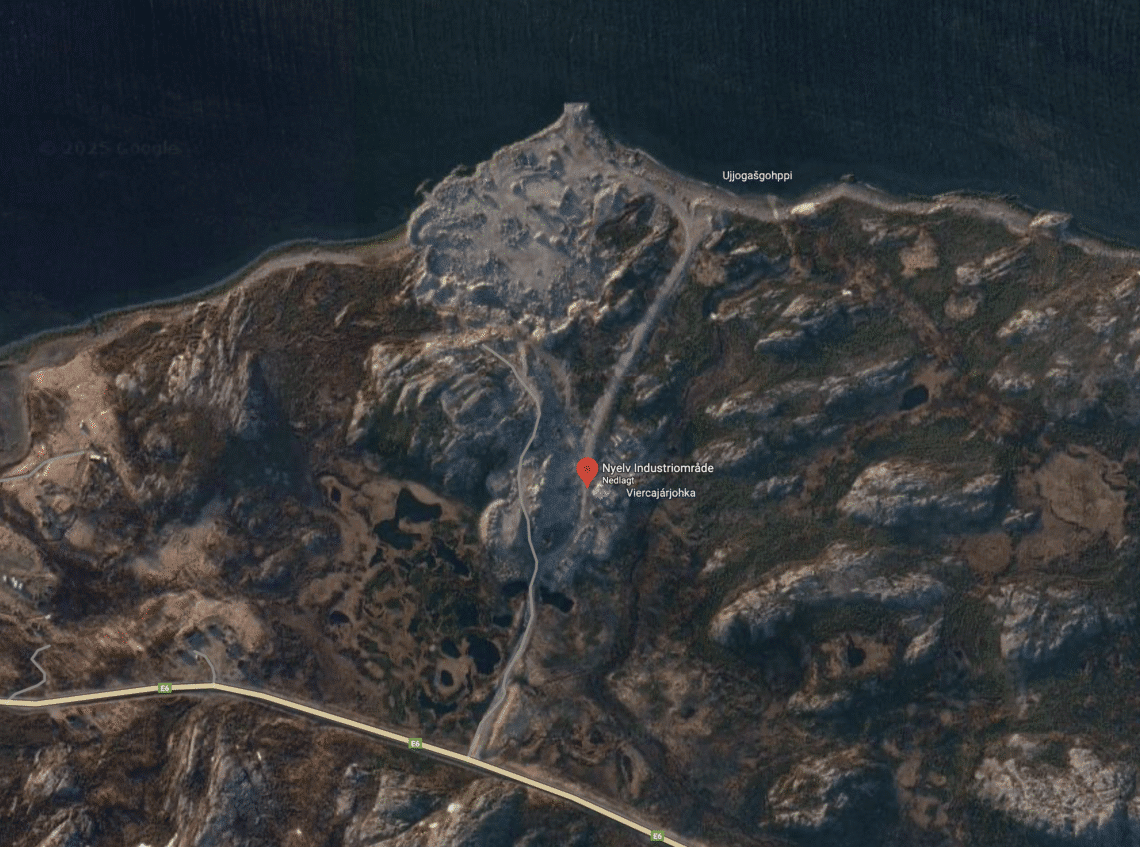Viewport: 1140px width, 847px height.
Task: Select the Nyelv Industriområde place label
Action: [x=657, y=468]
